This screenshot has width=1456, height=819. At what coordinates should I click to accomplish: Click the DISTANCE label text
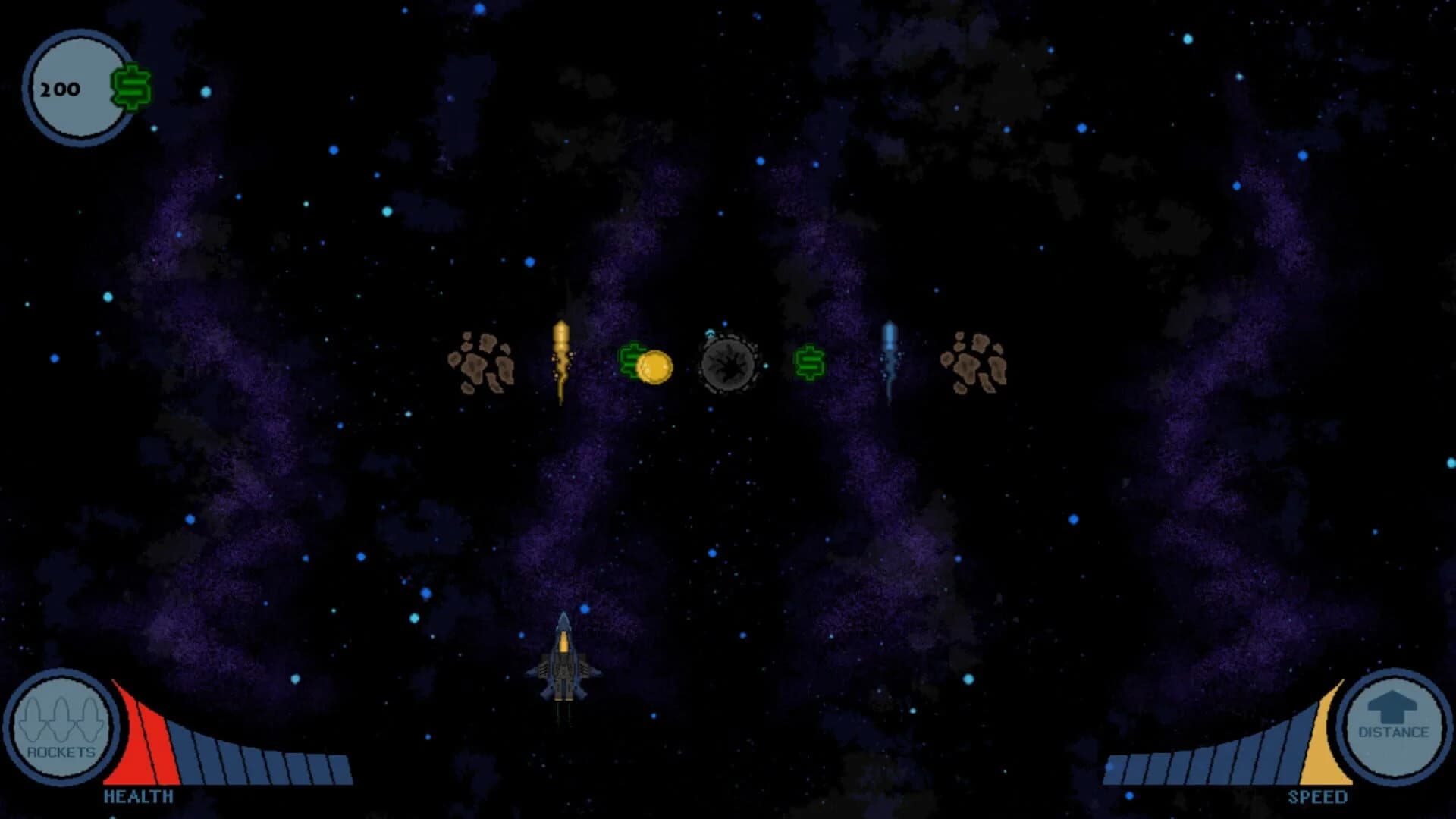pyautogui.click(x=1393, y=734)
